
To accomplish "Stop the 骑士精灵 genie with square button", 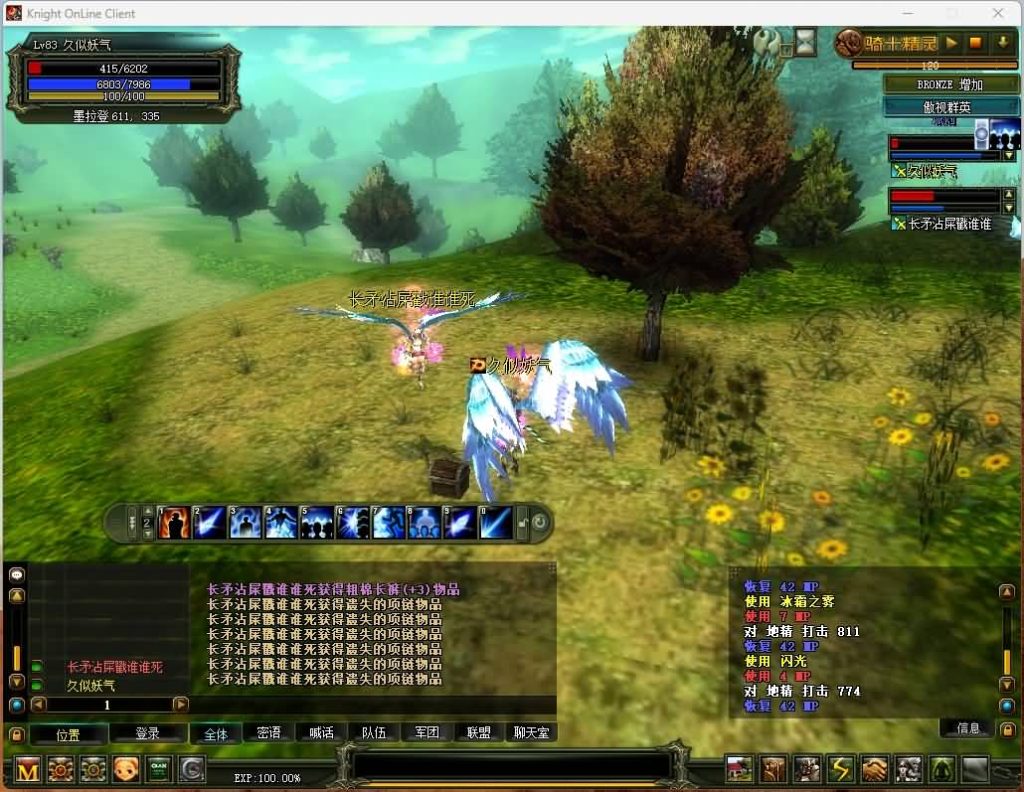I will coord(976,43).
